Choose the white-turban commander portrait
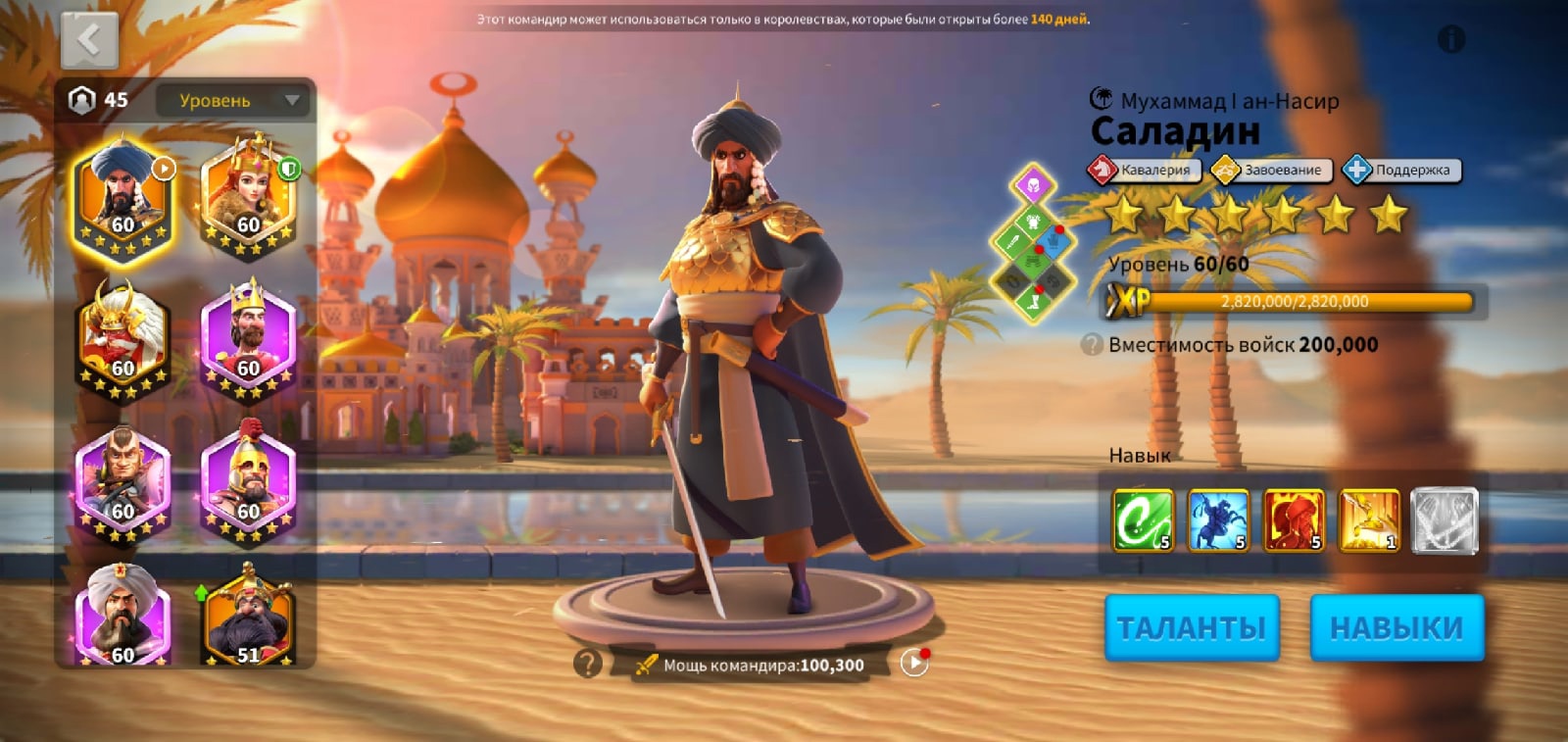 click(x=122, y=618)
